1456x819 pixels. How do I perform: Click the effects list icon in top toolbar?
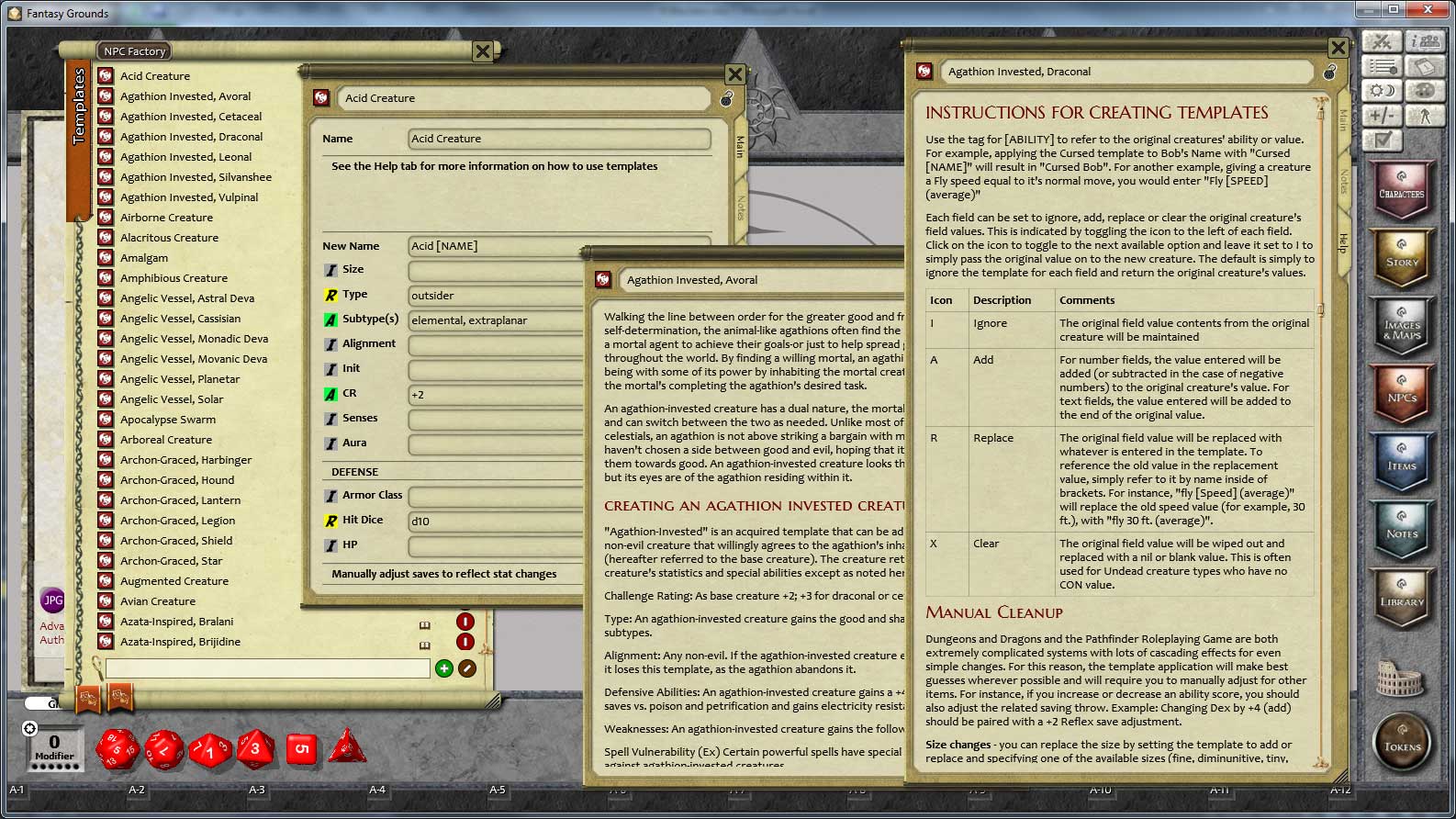(x=1383, y=65)
